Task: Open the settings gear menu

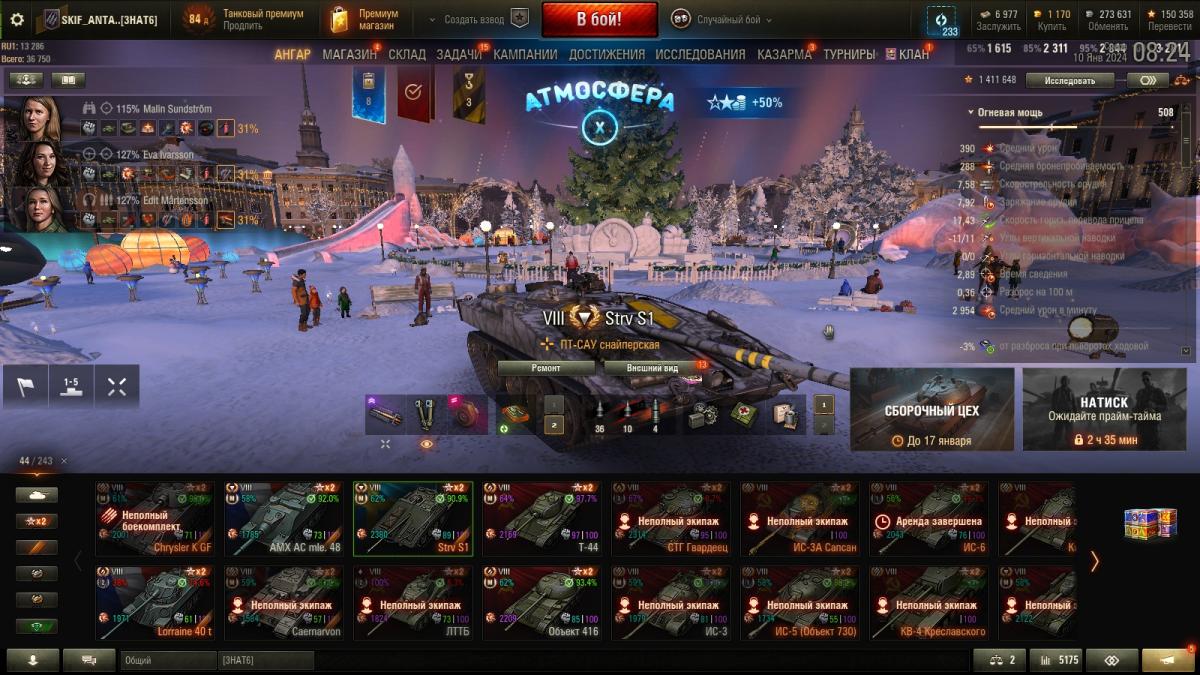Action: pos(17,19)
